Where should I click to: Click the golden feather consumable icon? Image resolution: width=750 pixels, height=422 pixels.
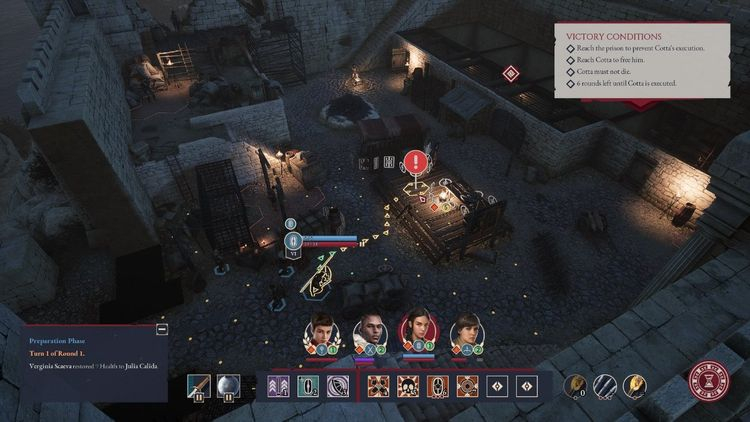(636, 385)
